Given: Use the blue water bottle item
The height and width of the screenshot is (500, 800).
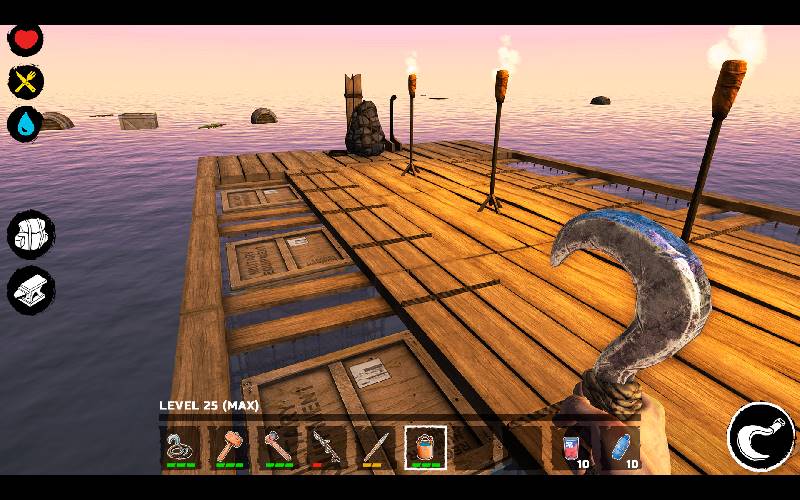Looking at the screenshot, I should pos(620,447).
